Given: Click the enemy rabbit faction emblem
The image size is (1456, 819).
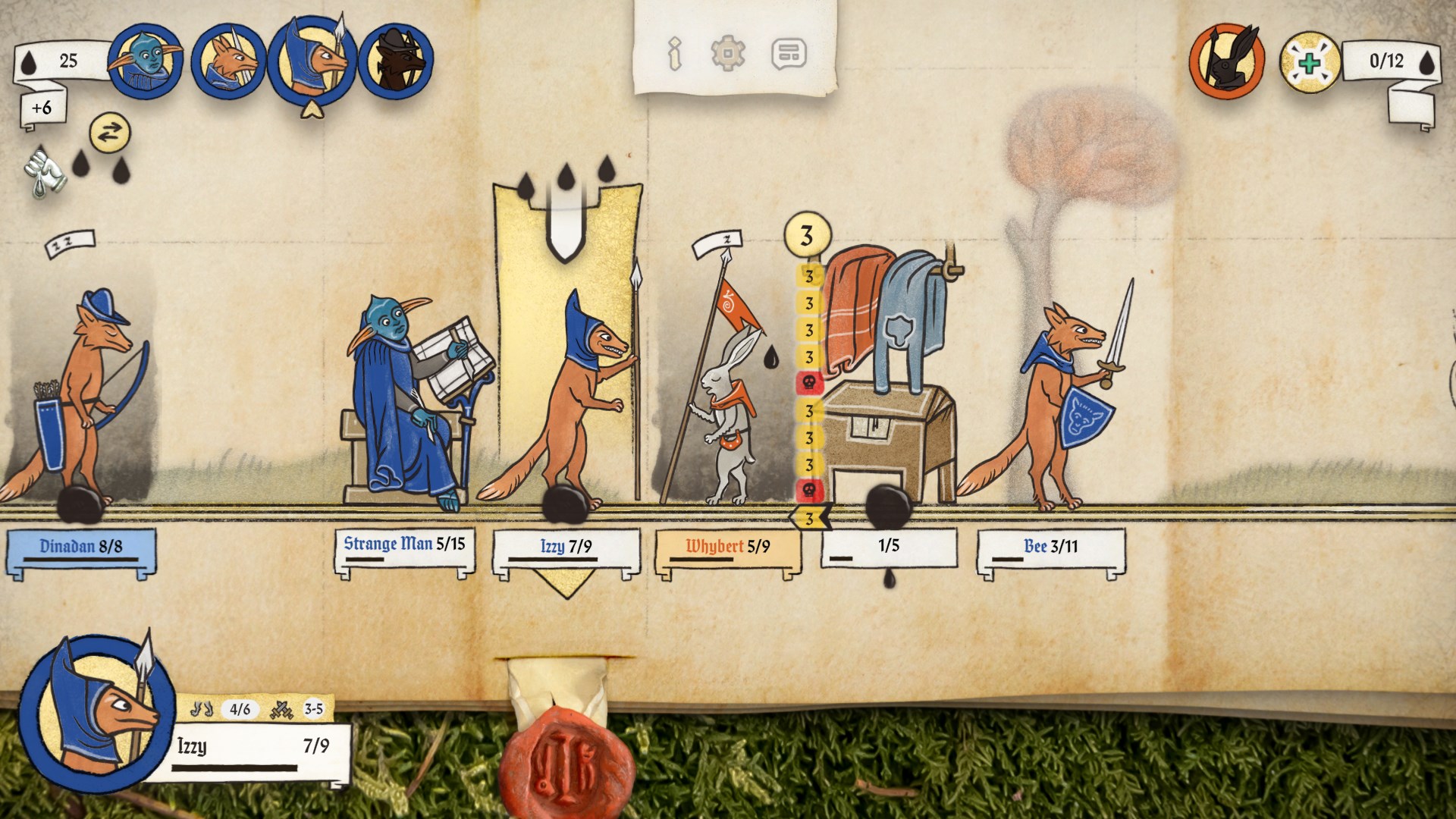Looking at the screenshot, I should tap(1226, 62).
